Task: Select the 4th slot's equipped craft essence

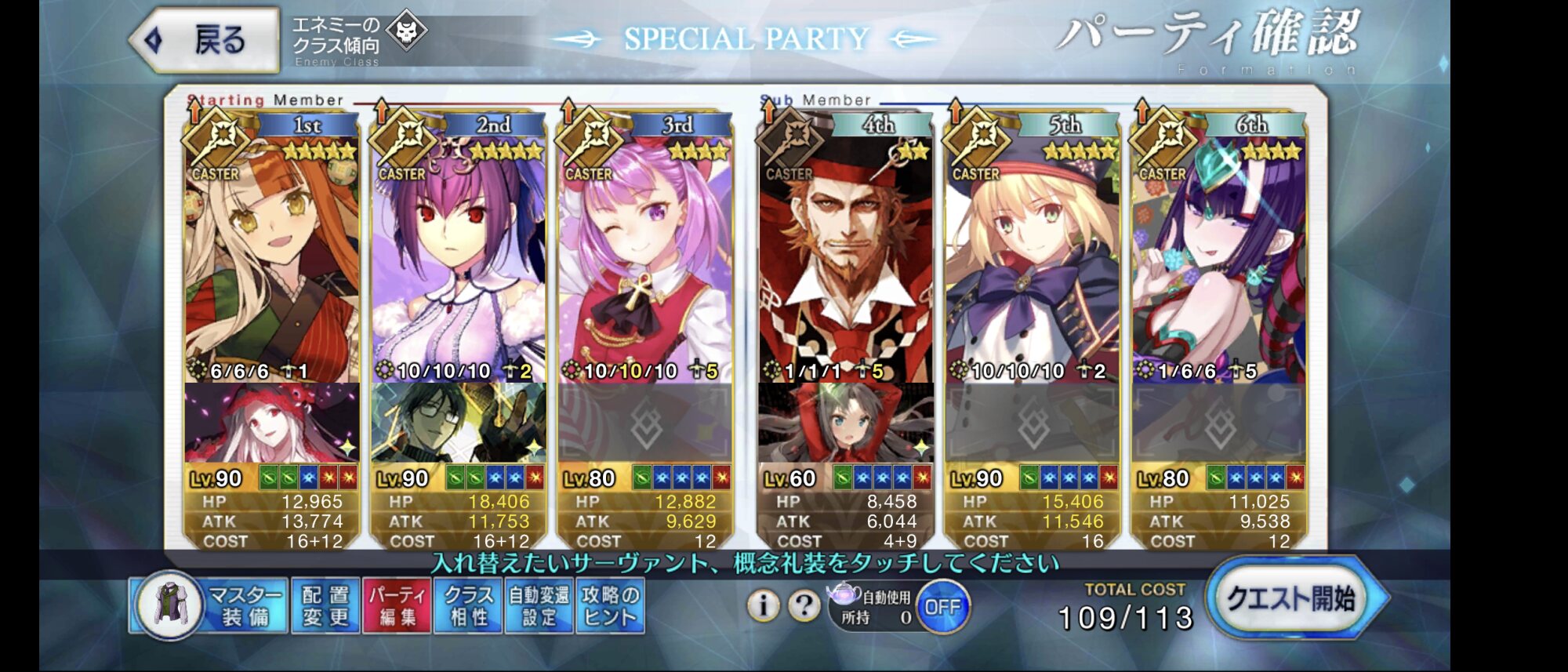Action: click(x=846, y=423)
